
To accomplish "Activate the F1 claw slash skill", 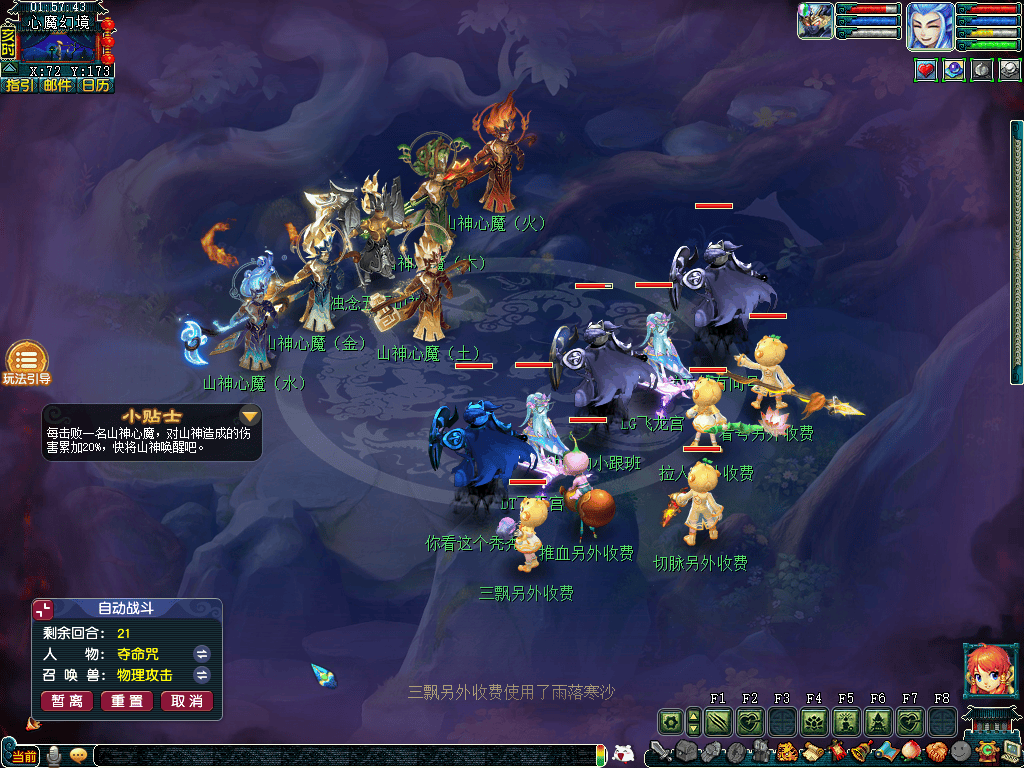I will click(x=717, y=721).
